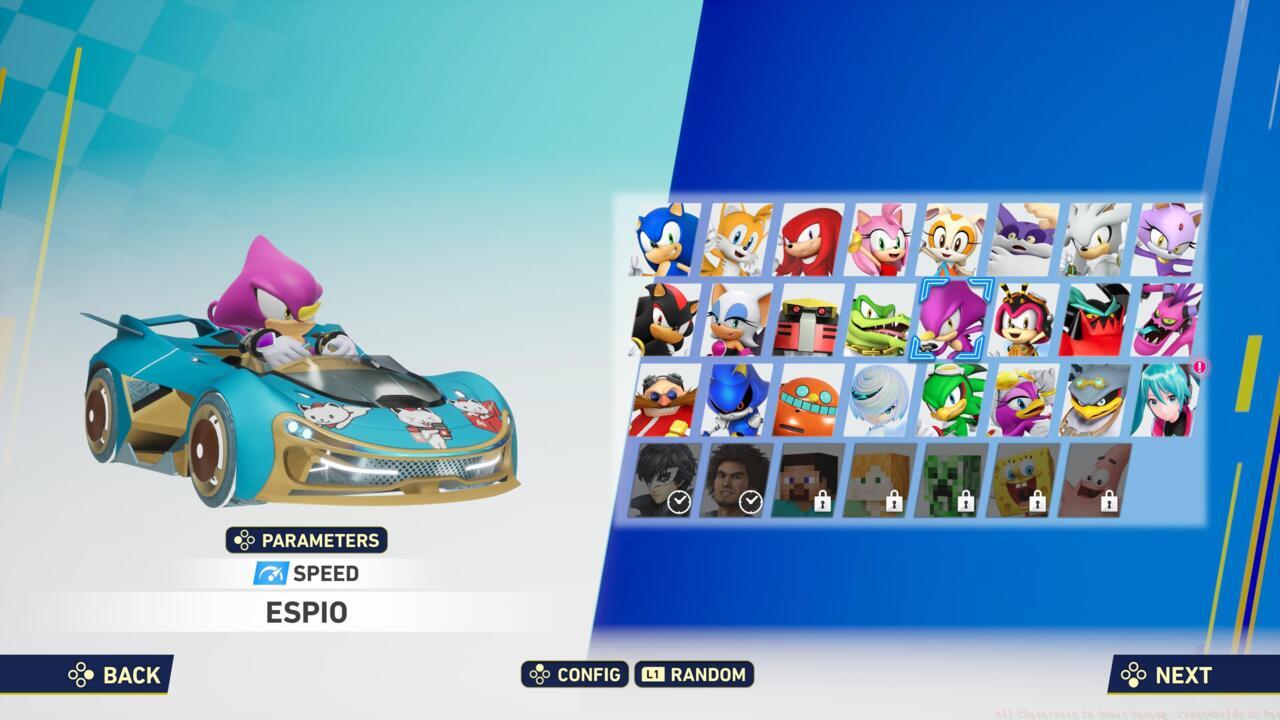Screen dimensions: 1280x720
Task: Select Shadow the Hedgehog
Action: pyautogui.click(x=664, y=318)
